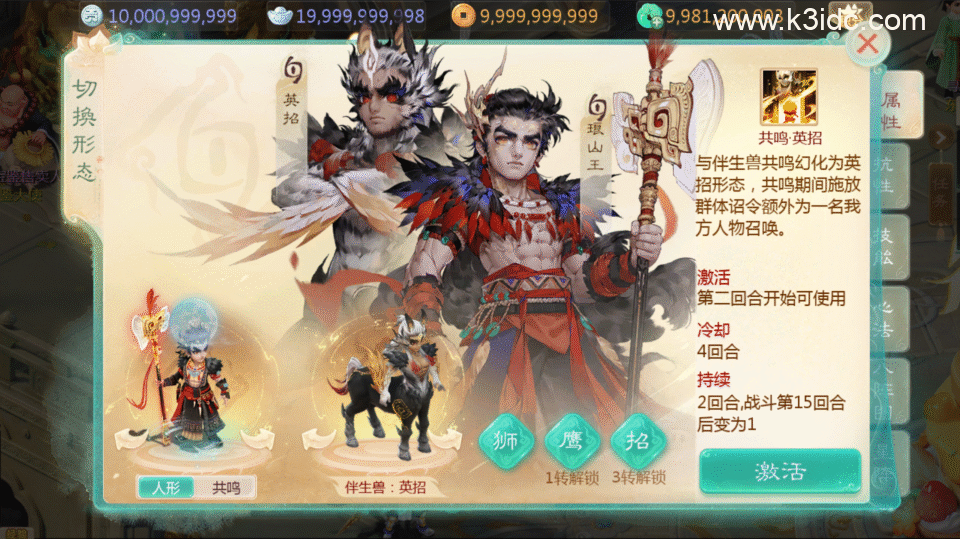
Task: Select the 狮 lion form
Action: coord(505,440)
